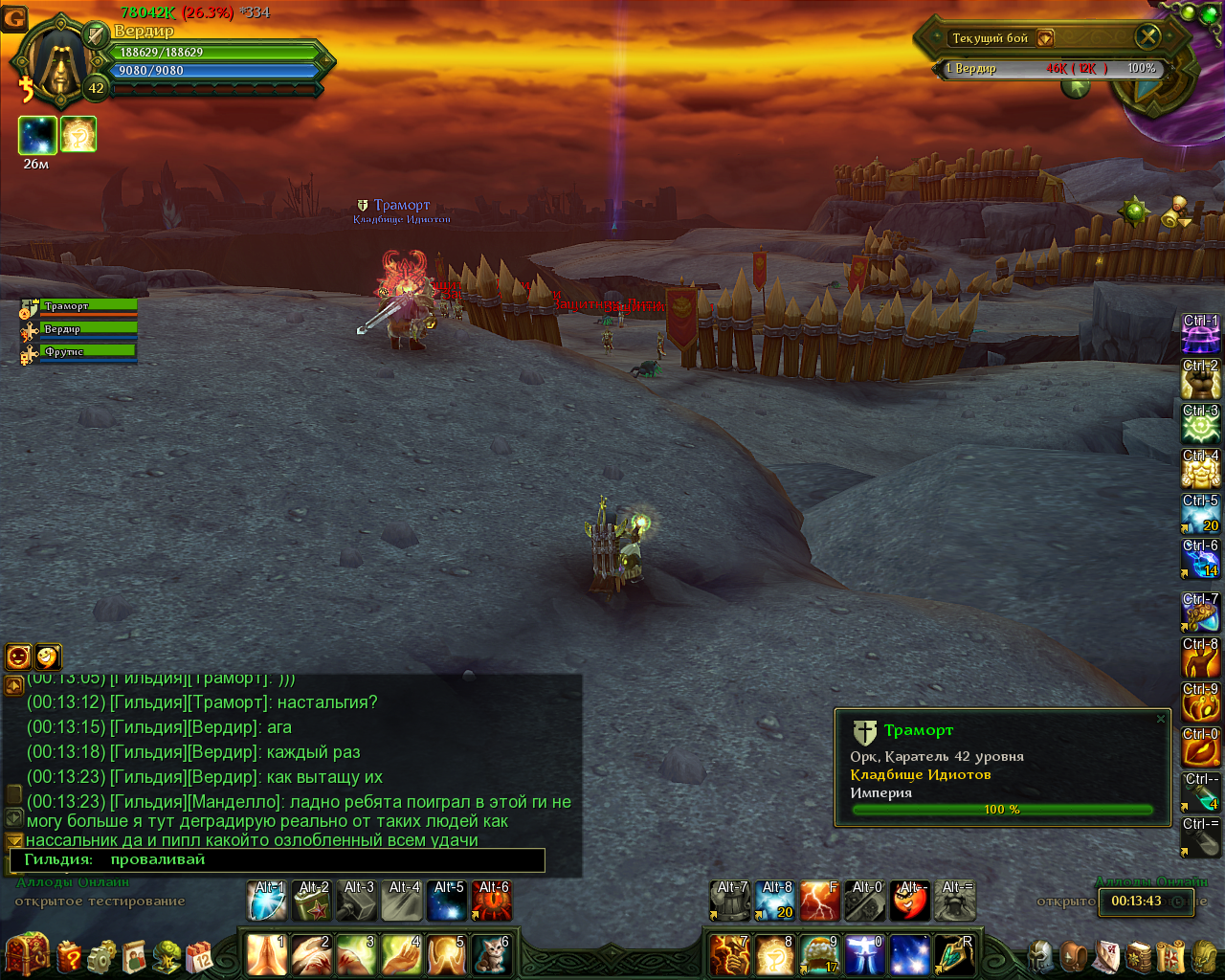
Task: Summon the kitten pet in slot 6
Action: [x=492, y=954]
